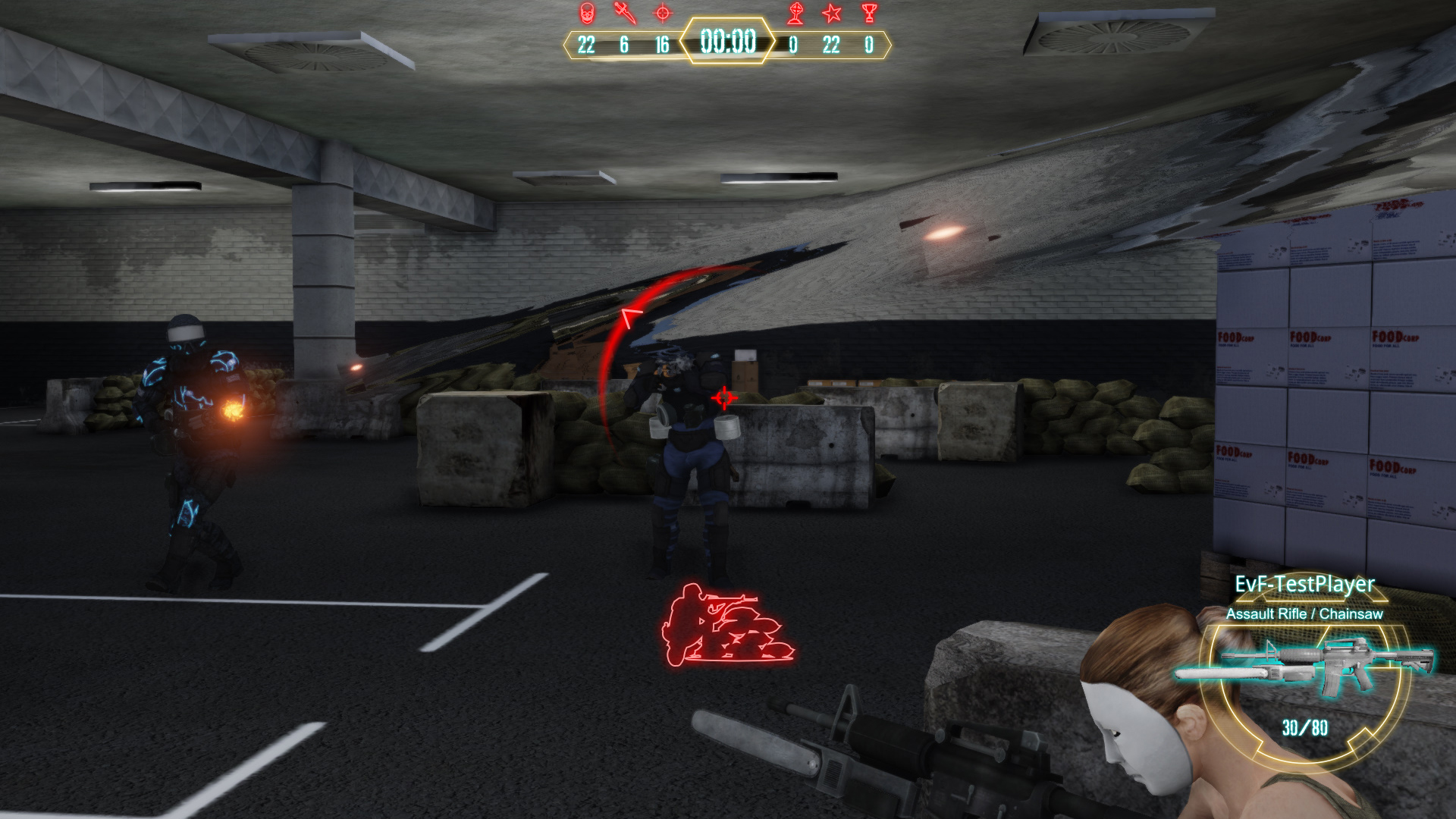Click the red crosshair target icon
The height and width of the screenshot is (819, 1456).
663,13
